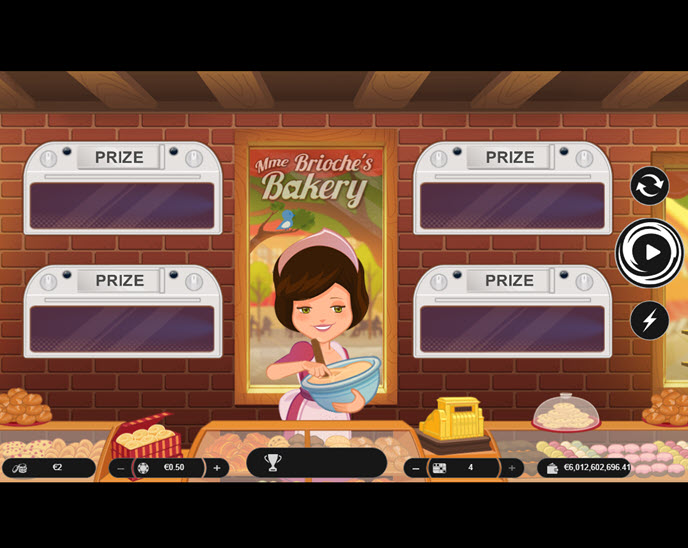The width and height of the screenshot is (688, 548).
Task: Start the round with the play button
Action: [649, 252]
